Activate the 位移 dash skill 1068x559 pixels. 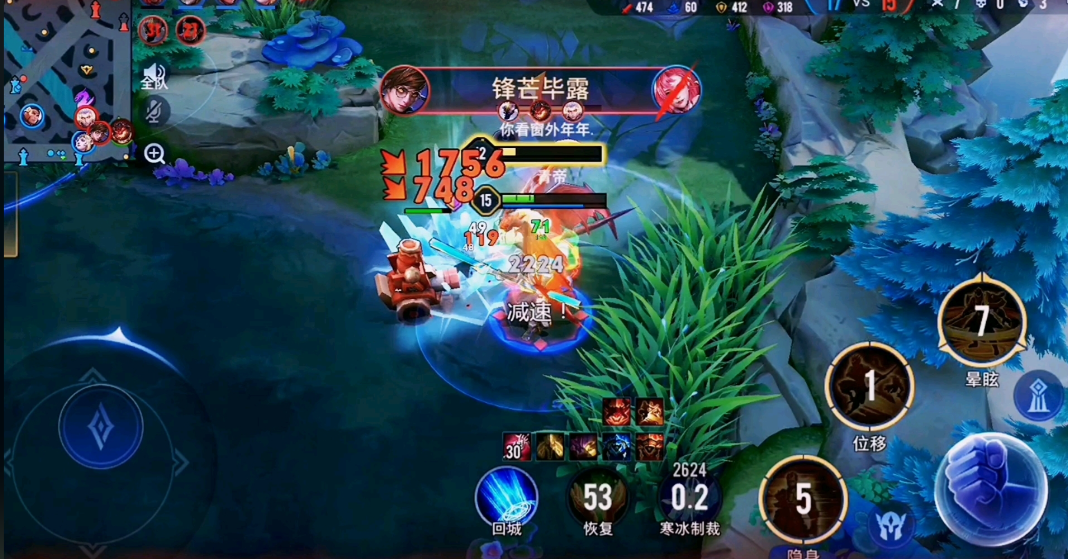click(869, 386)
